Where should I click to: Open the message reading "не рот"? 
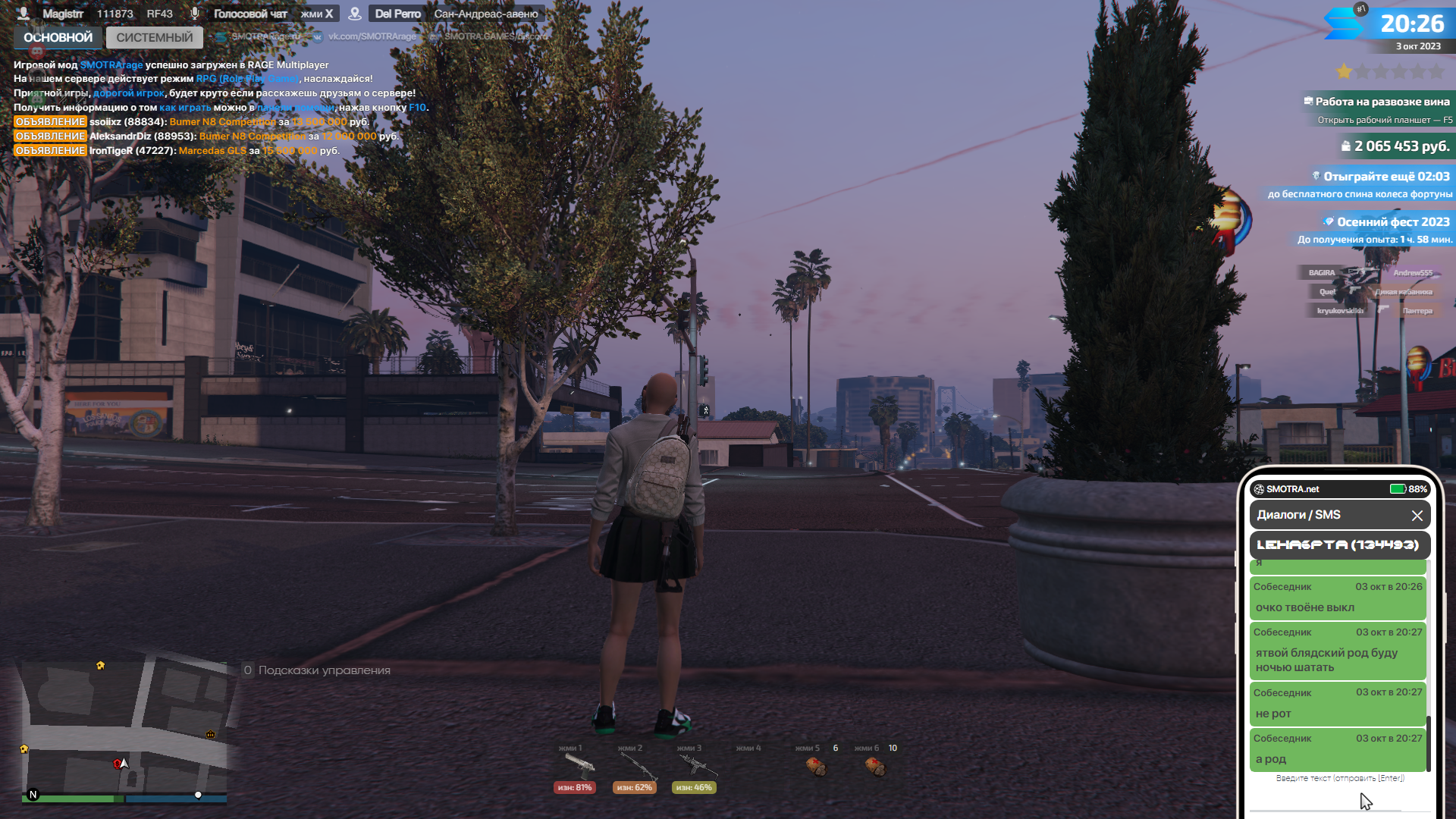point(1338,704)
